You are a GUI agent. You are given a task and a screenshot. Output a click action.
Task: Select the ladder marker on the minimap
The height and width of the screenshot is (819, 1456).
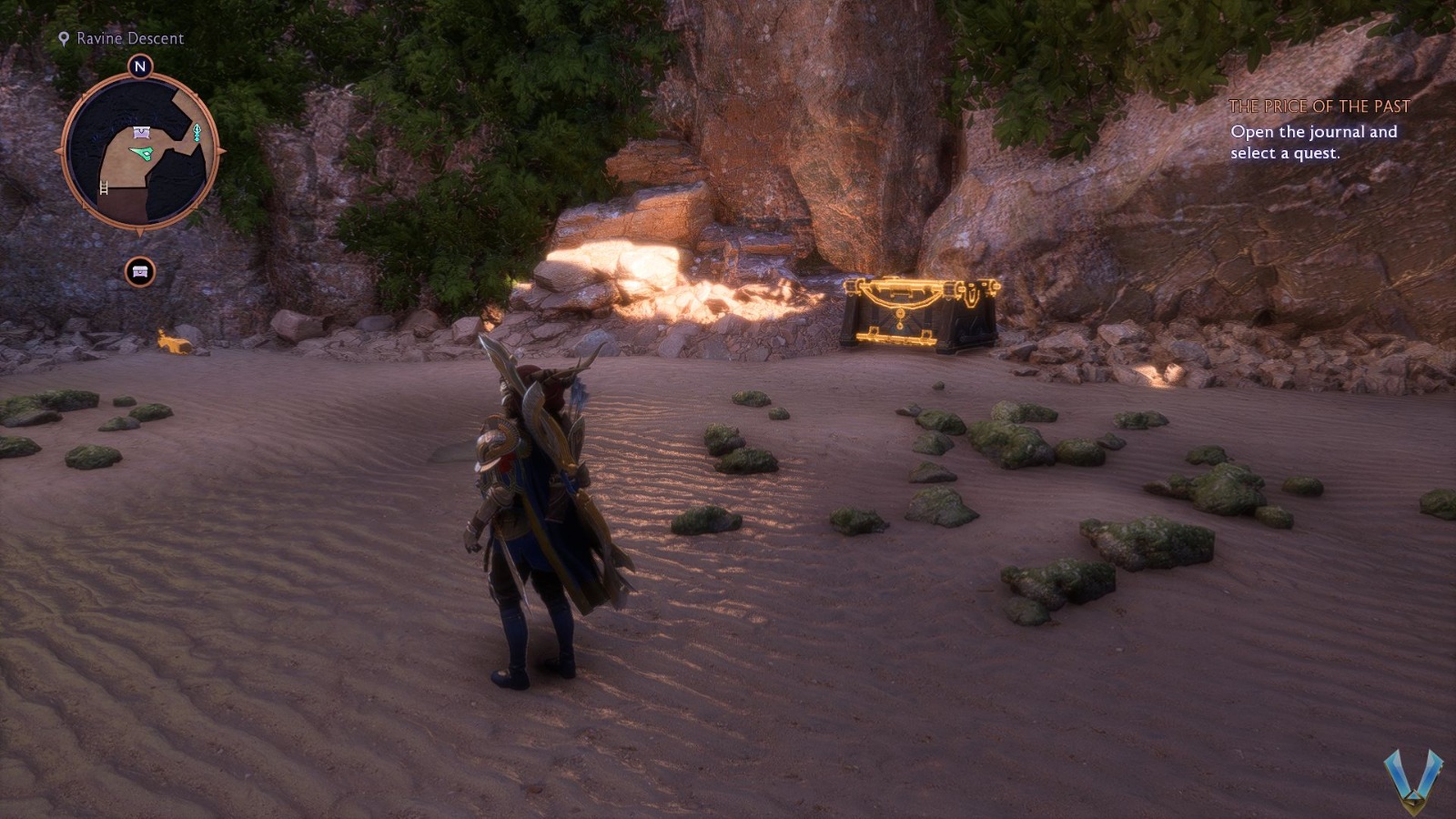pyautogui.click(x=104, y=188)
